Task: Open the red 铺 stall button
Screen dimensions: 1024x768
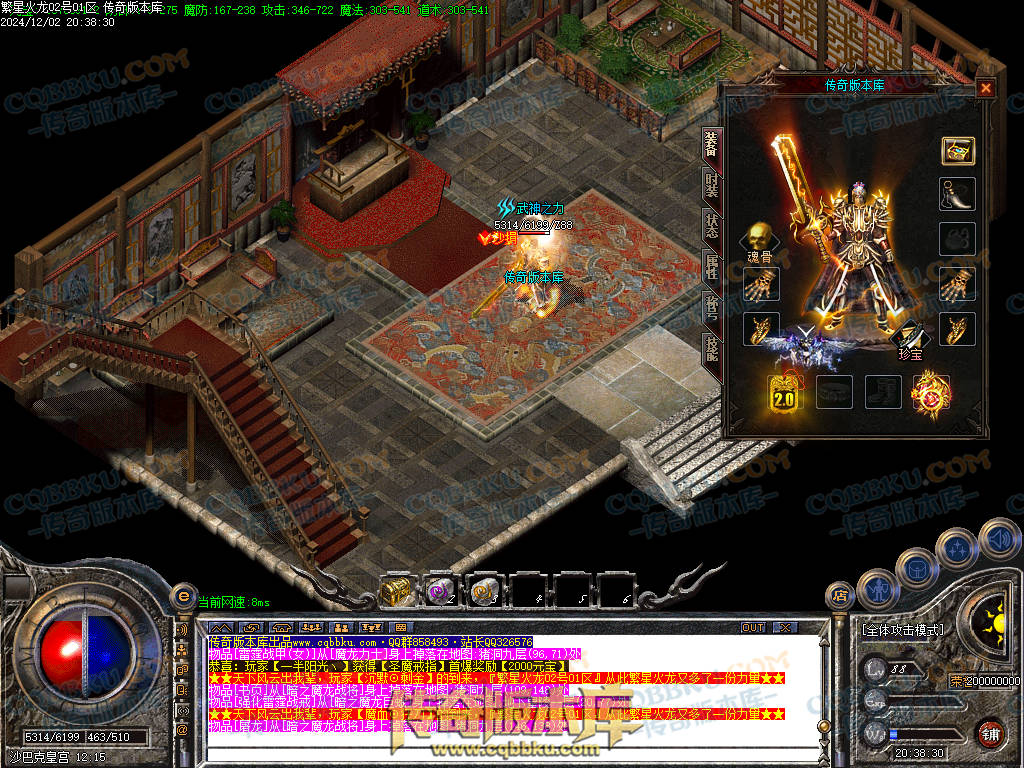Action: [989, 732]
